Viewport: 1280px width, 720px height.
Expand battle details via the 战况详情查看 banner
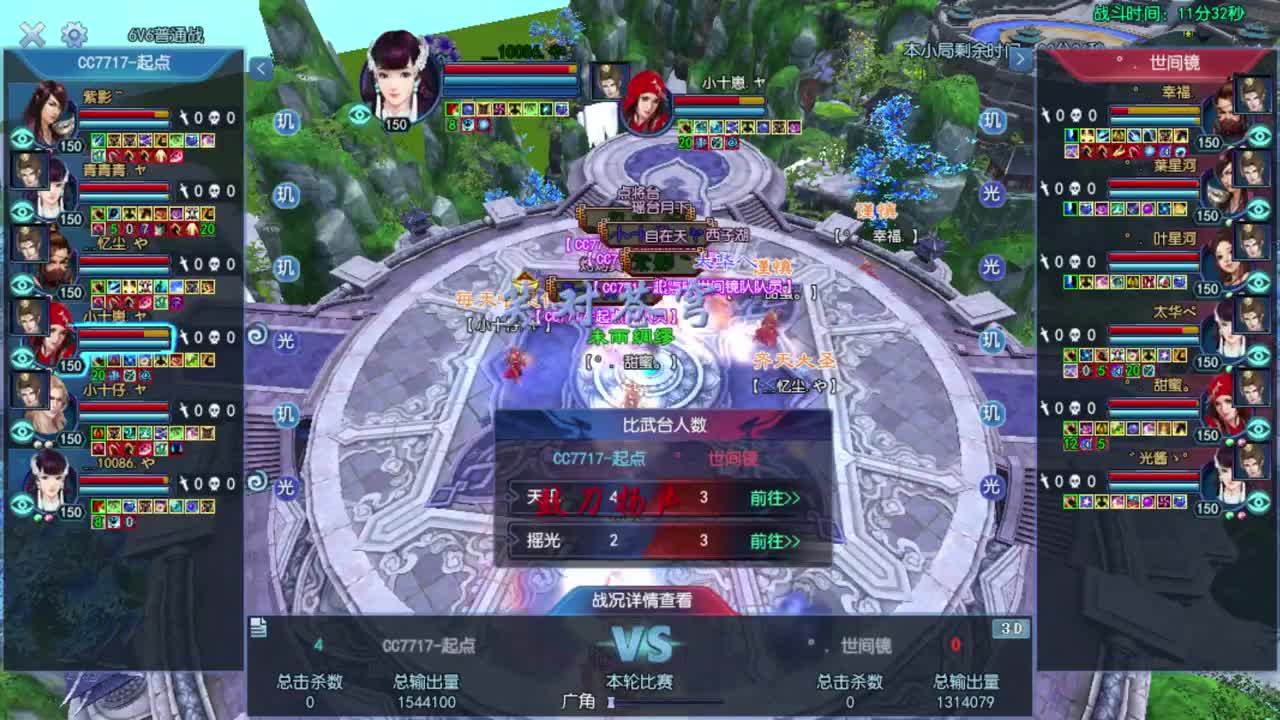(x=640, y=601)
